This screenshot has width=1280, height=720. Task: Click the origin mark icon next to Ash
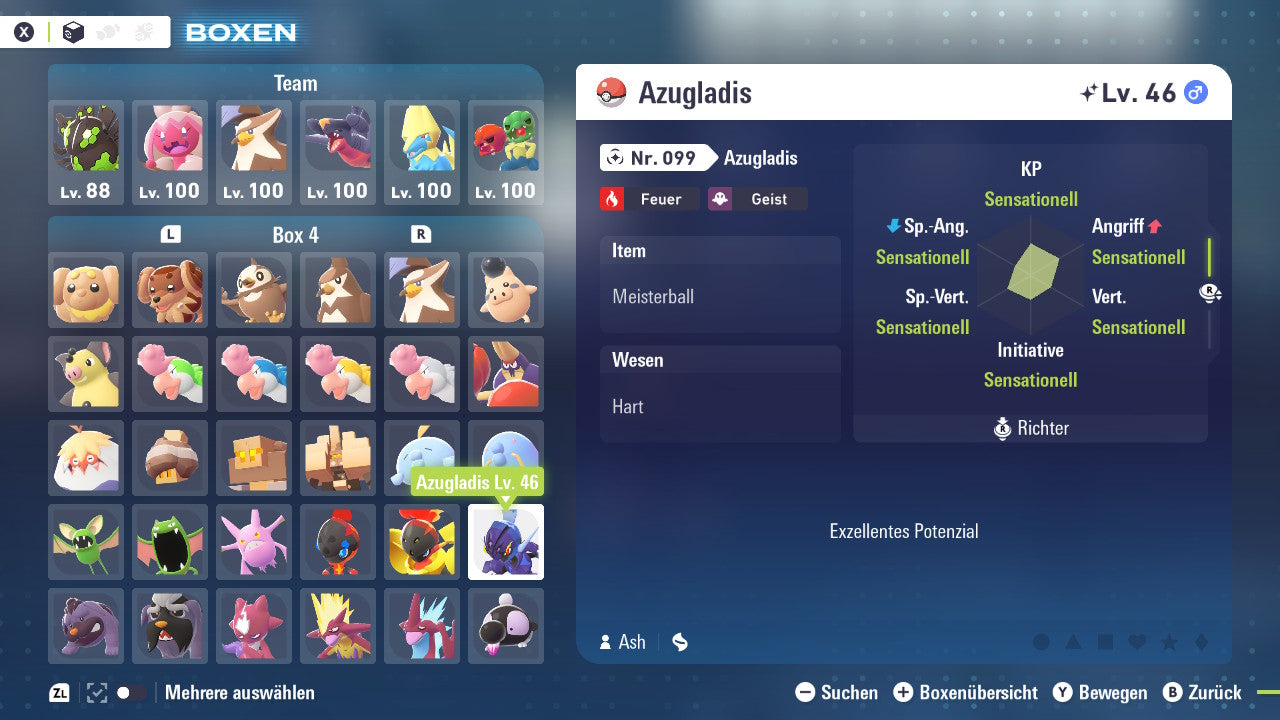click(679, 642)
